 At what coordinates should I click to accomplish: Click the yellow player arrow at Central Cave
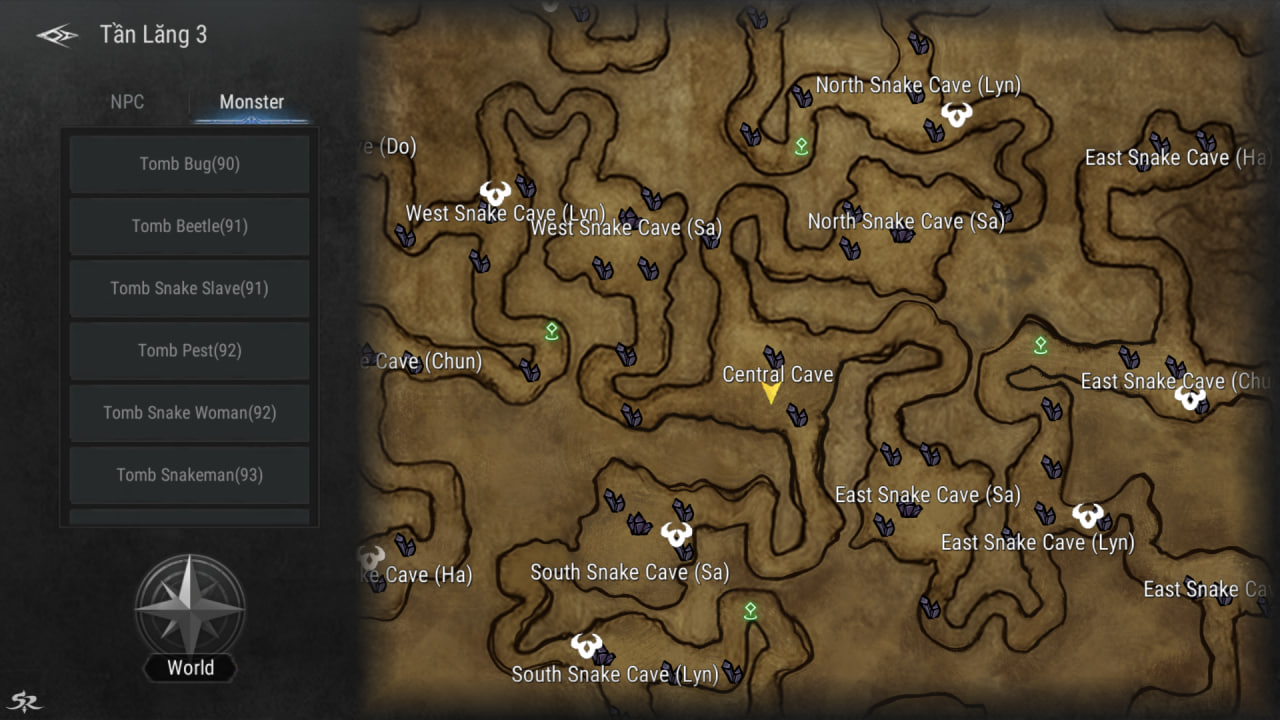tap(770, 393)
